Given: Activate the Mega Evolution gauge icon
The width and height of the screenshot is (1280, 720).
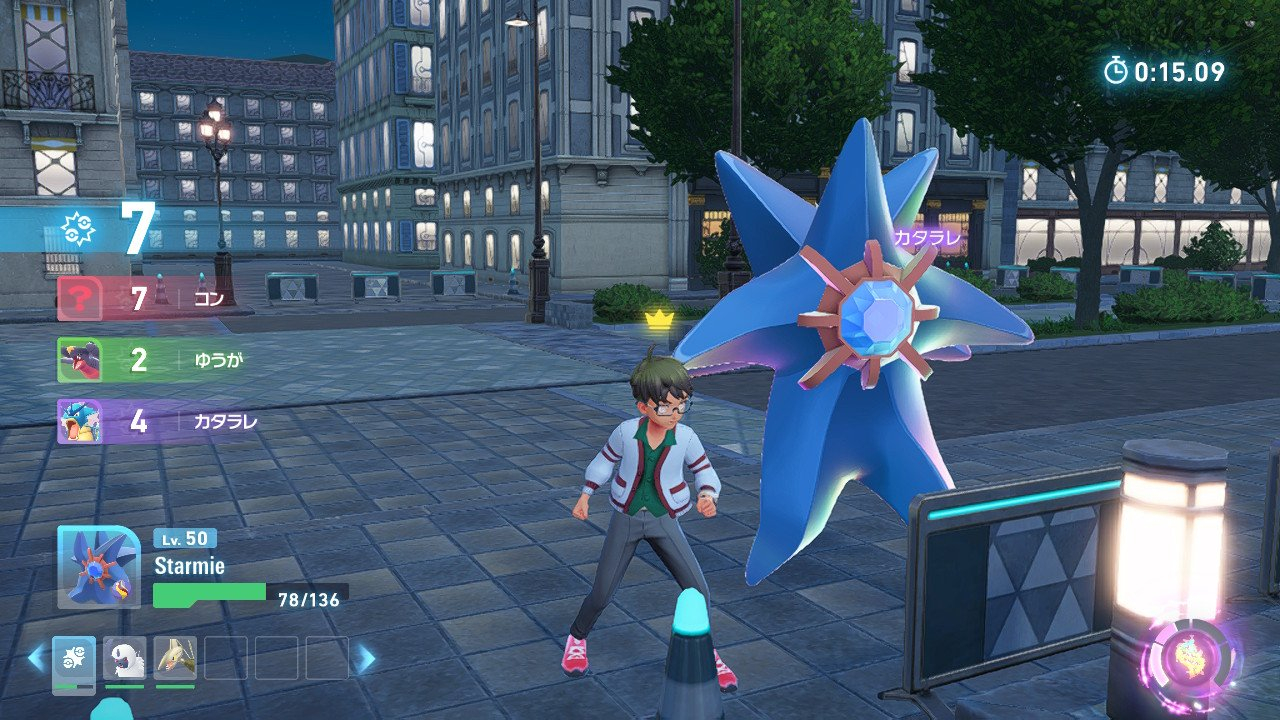Looking at the screenshot, I should pos(1191,662).
